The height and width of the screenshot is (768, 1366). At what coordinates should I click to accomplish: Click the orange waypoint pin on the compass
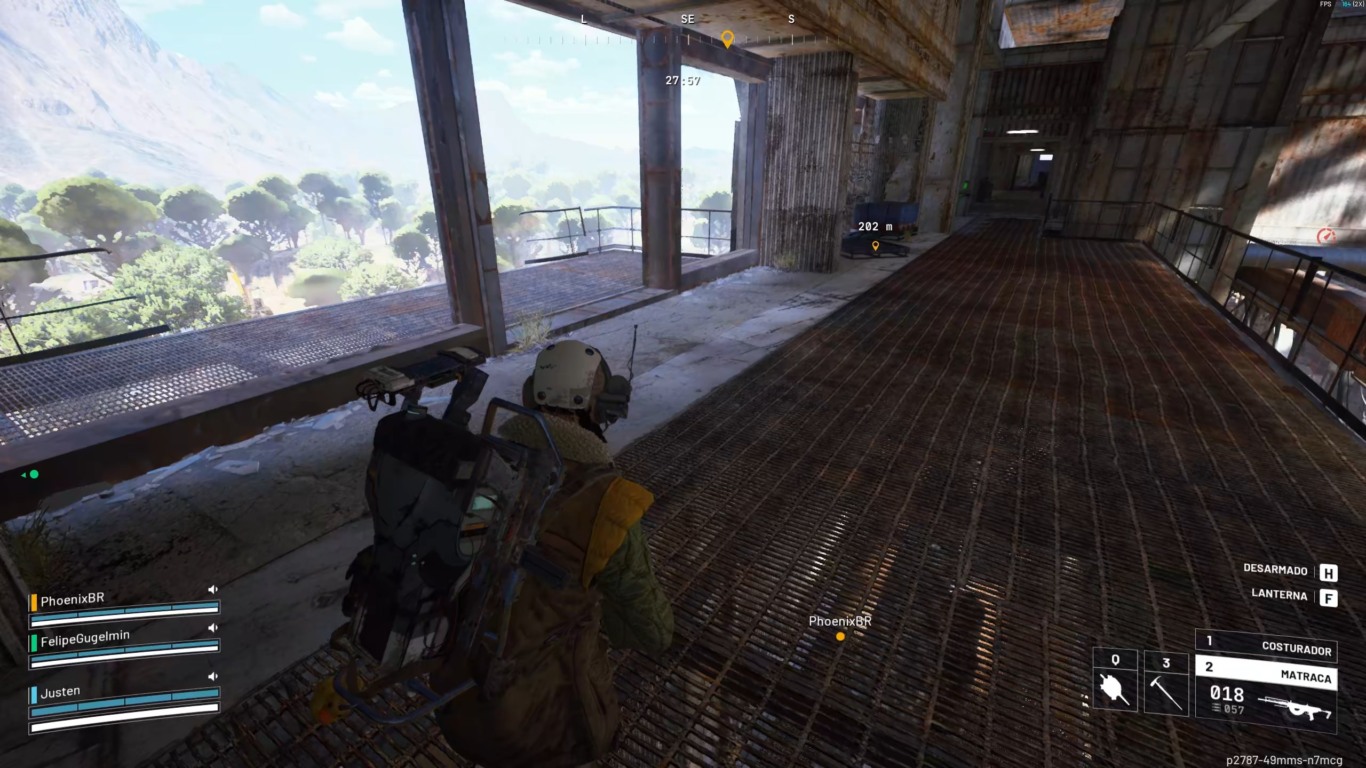[x=727, y=39]
